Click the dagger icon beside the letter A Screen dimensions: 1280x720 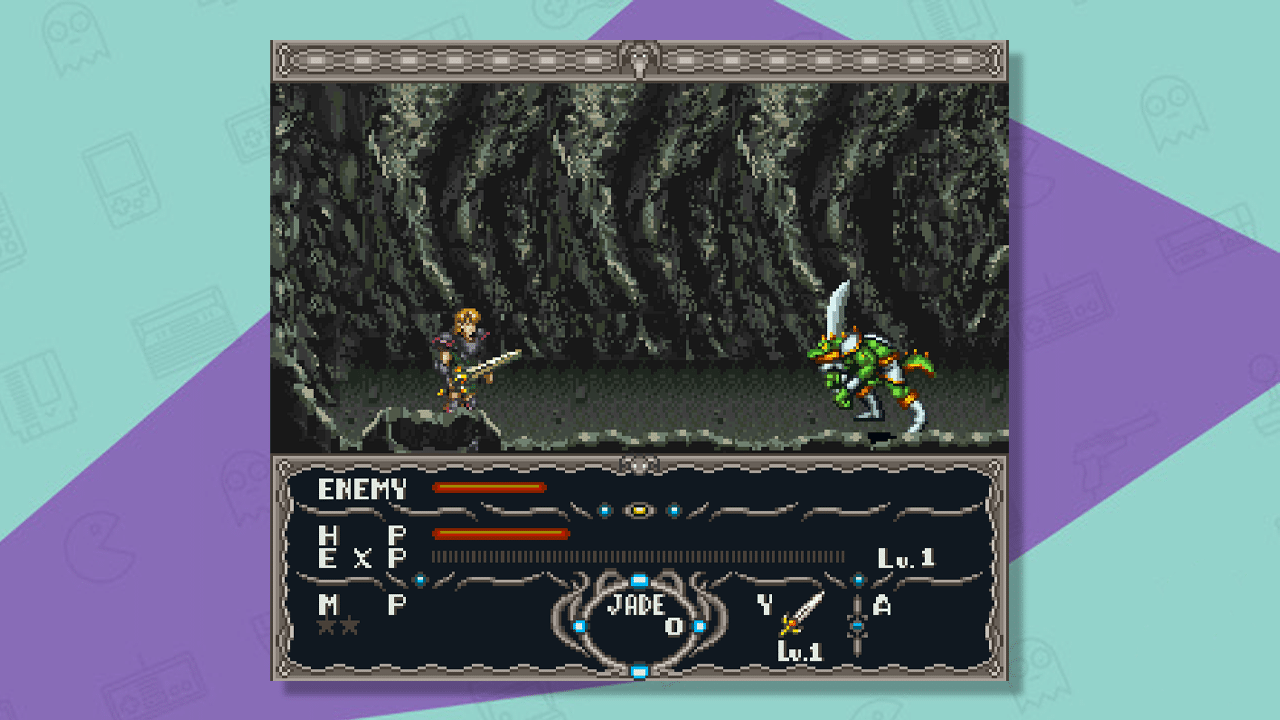coord(859,627)
